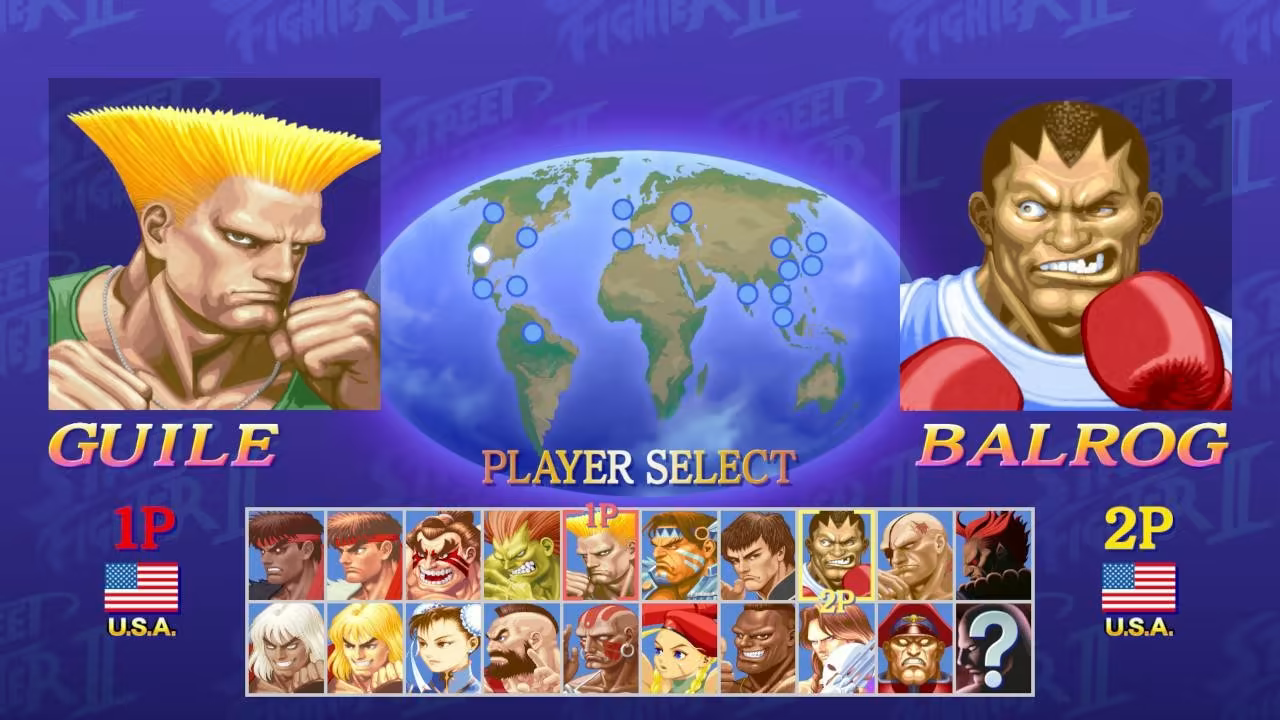Select Chun-Li from the roster

pyautogui.click(x=441, y=645)
